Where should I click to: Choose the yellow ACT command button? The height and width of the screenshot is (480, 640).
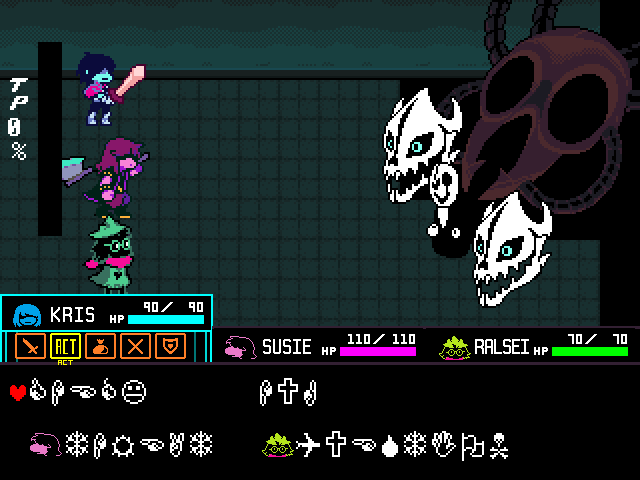[x=65, y=346]
